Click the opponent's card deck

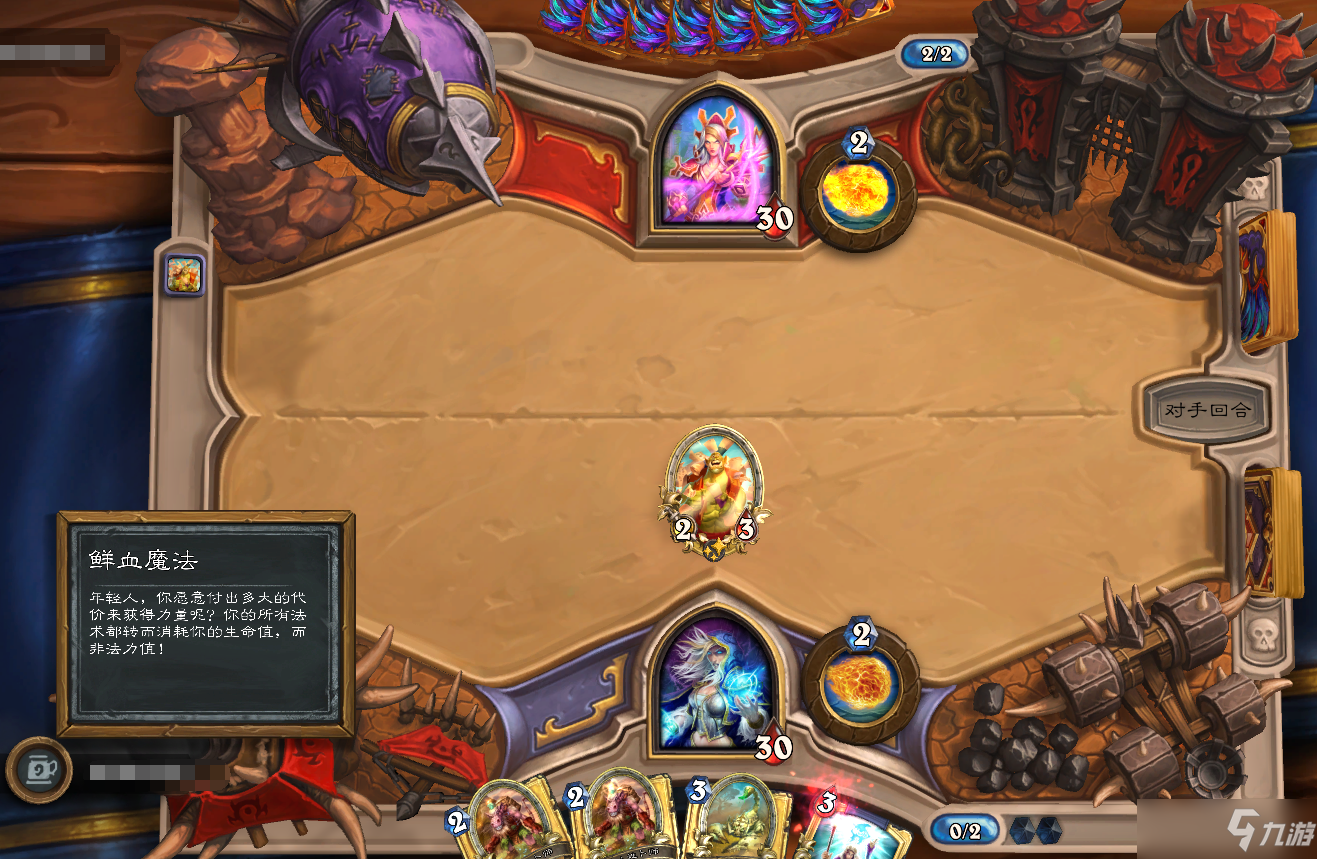coord(1265,281)
